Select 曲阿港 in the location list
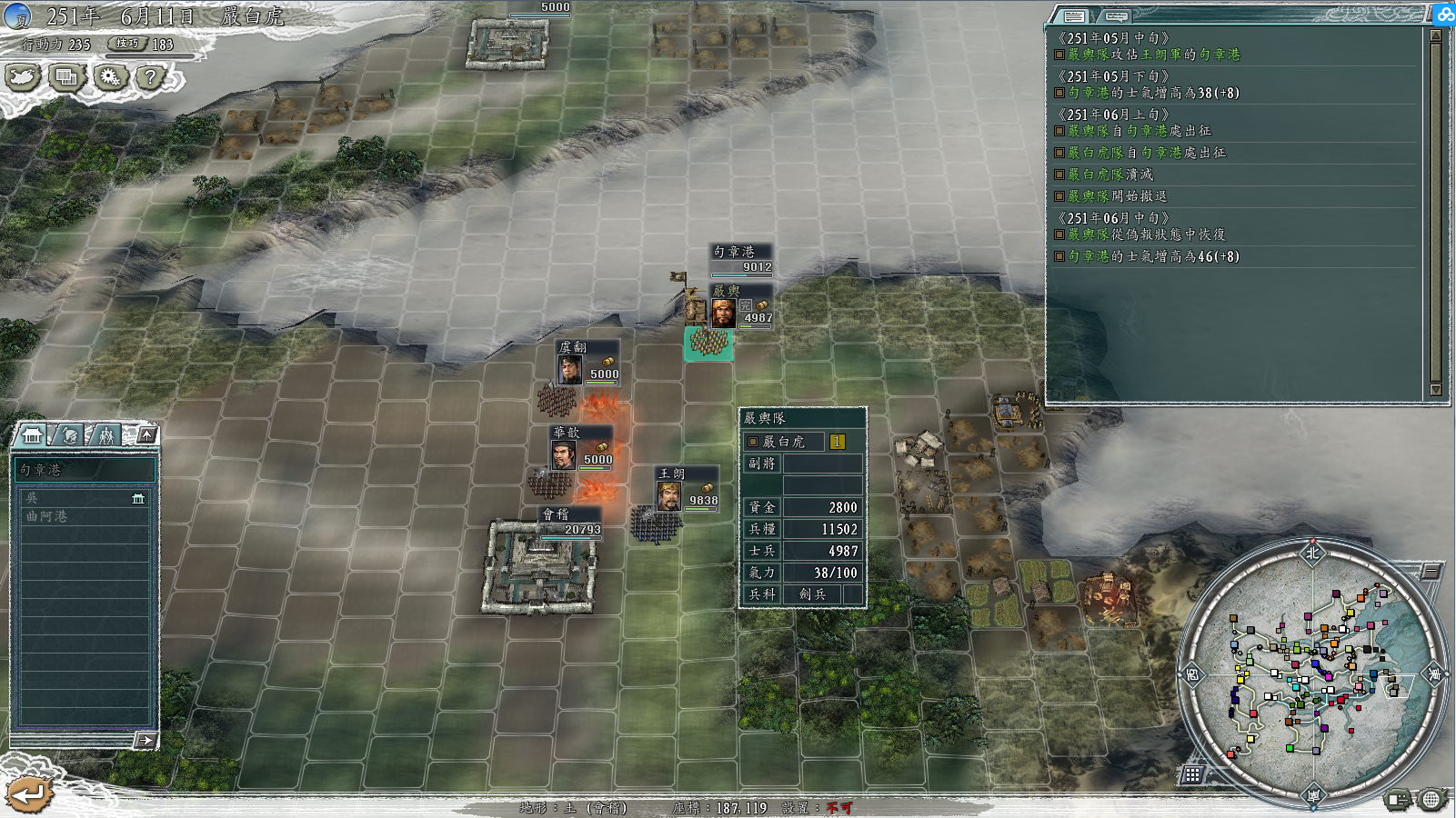The image size is (1456, 818). 82,516
